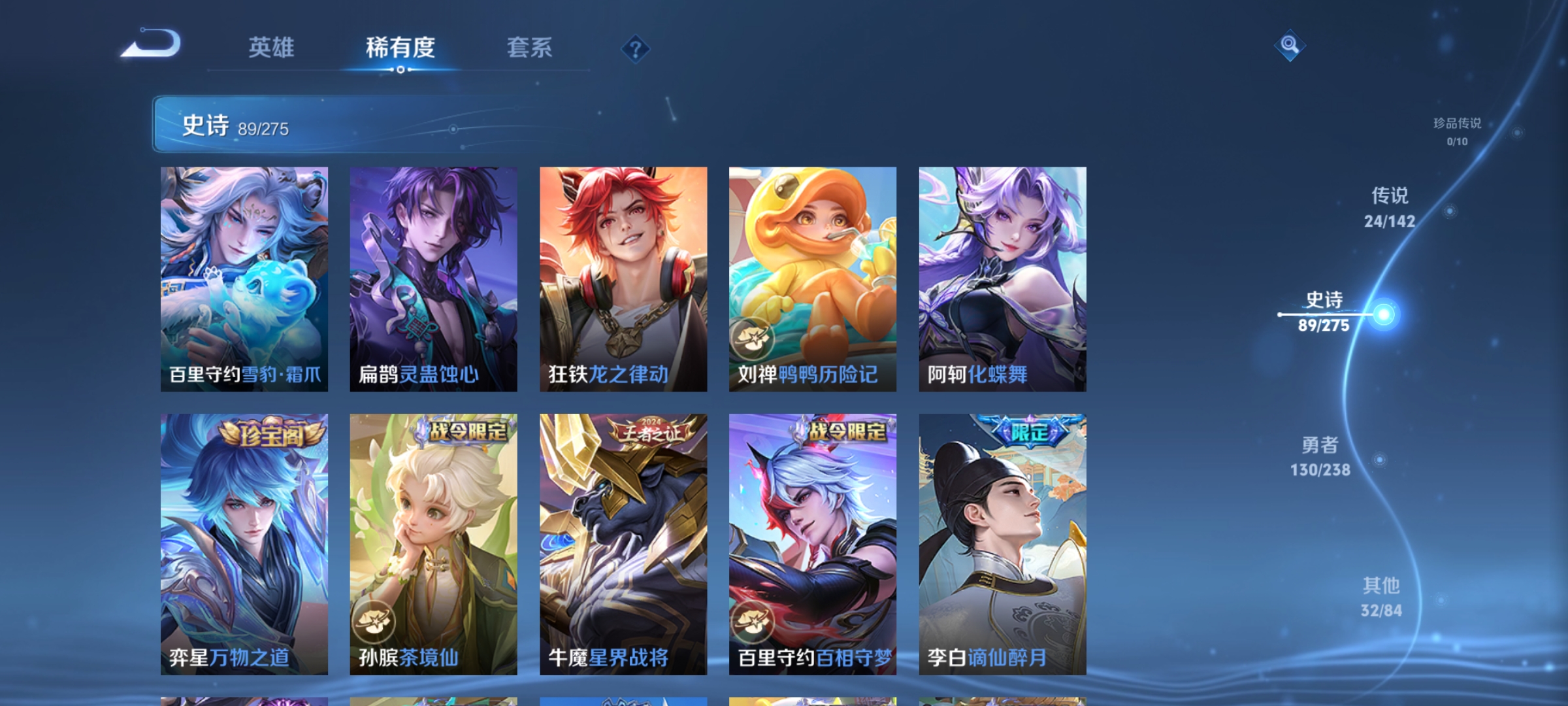Image resolution: width=1568 pixels, height=706 pixels.
Task: Open the 百里守约 雪豹·霜爪 skin thumbnail
Action: click(x=244, y=278)
